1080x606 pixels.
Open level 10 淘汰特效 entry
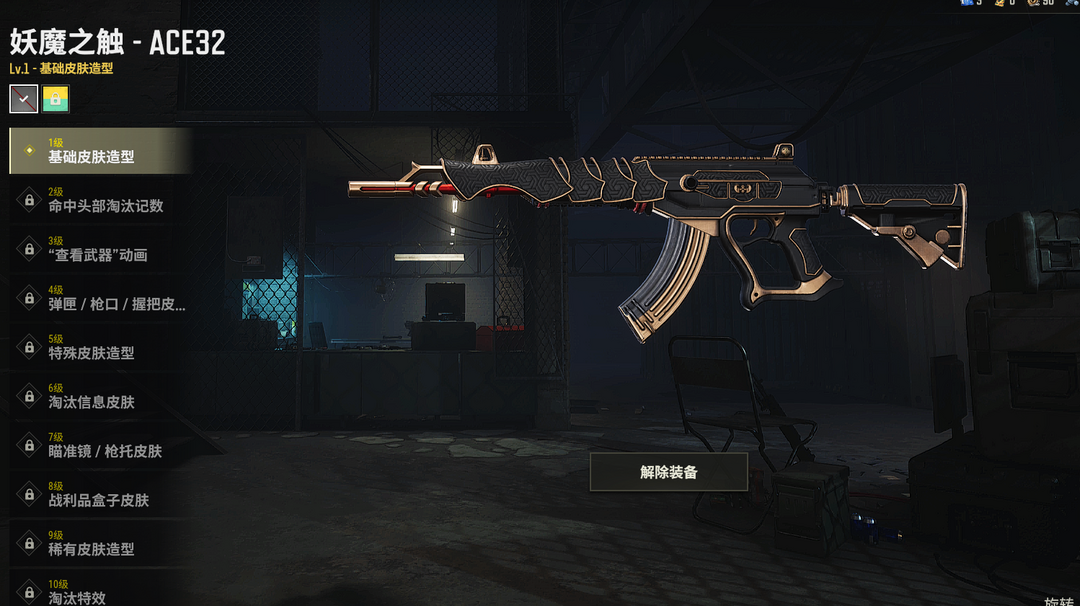click(100, 591)
